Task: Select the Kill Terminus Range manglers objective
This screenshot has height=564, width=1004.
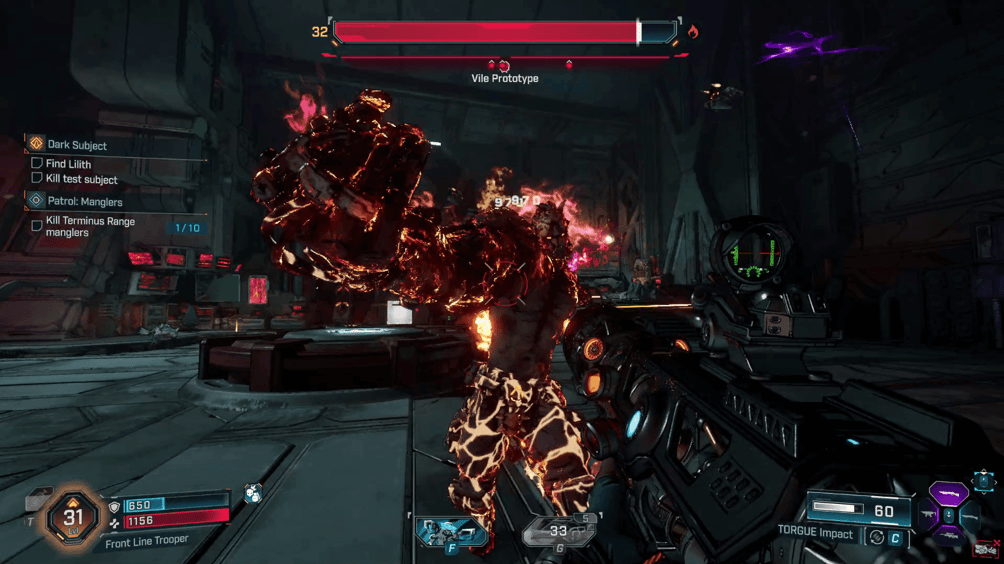Action: click(90, 227)
